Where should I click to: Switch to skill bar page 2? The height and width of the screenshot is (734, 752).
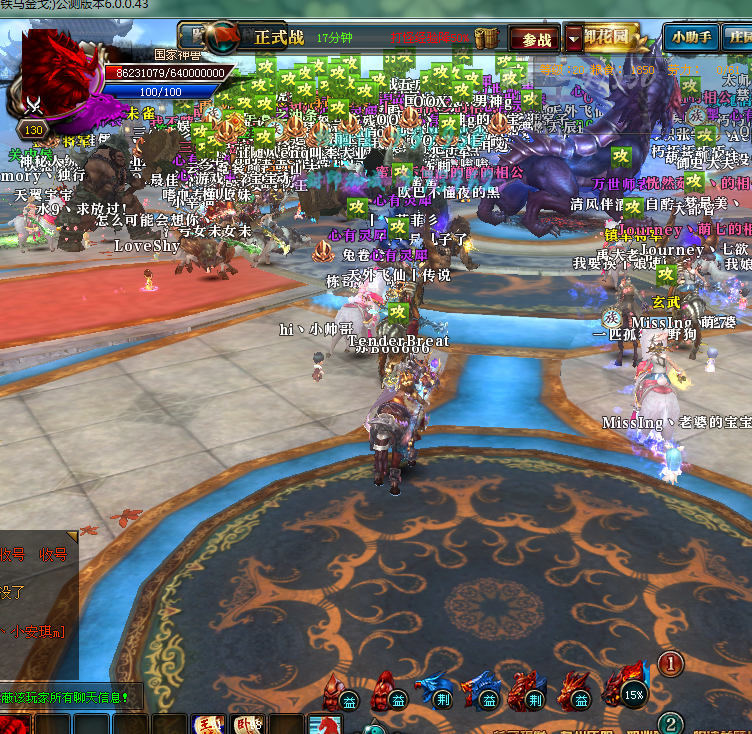[671, 723]
